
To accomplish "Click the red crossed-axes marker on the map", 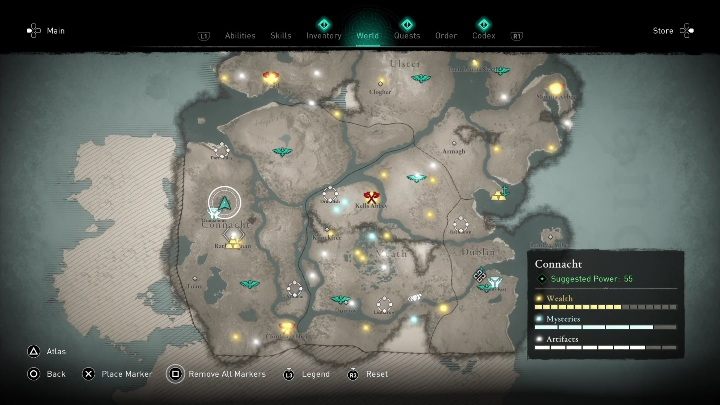I will pyautogui.click(x=373, y=197).
